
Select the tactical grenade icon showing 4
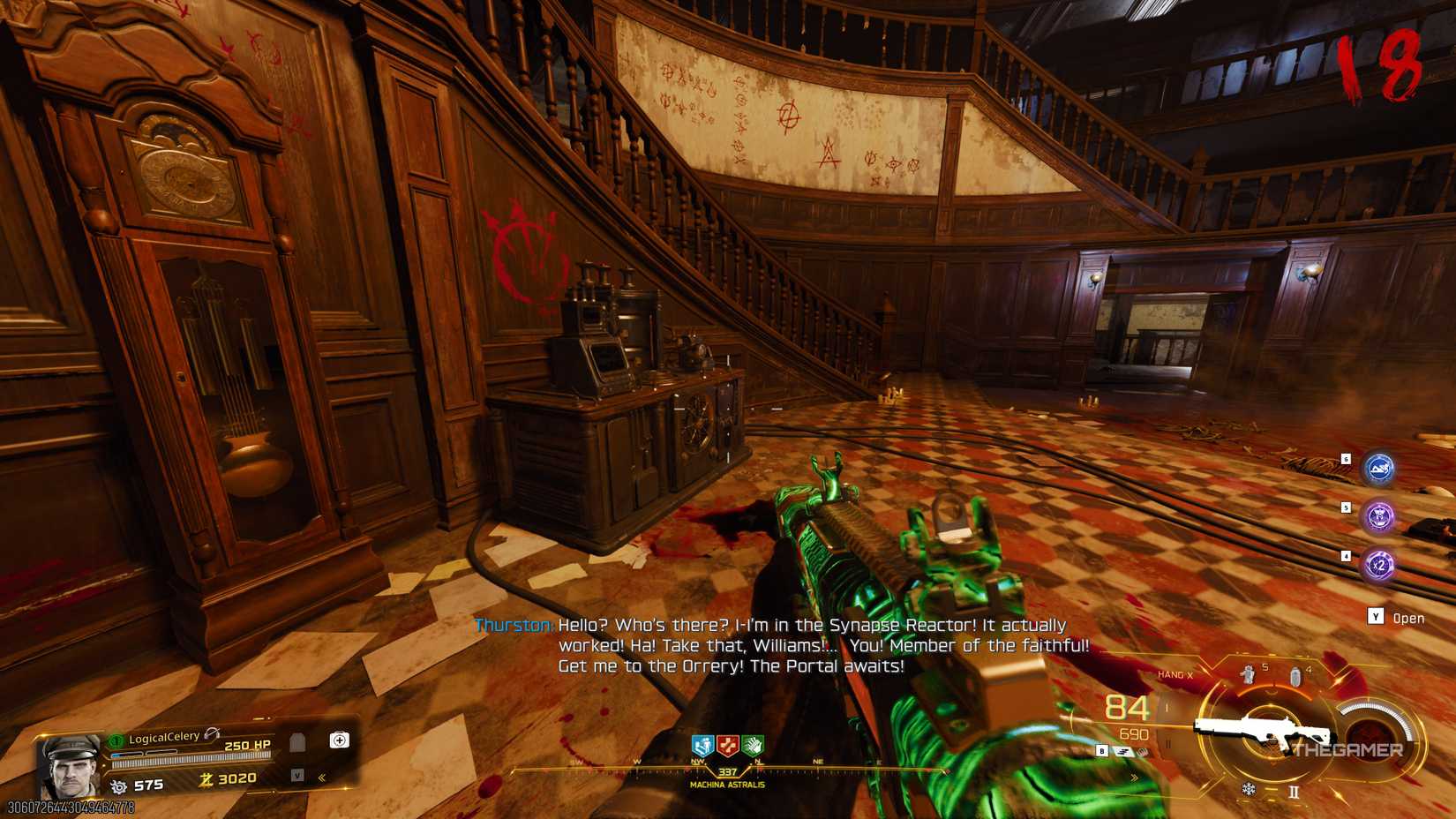coord(1295,675)
